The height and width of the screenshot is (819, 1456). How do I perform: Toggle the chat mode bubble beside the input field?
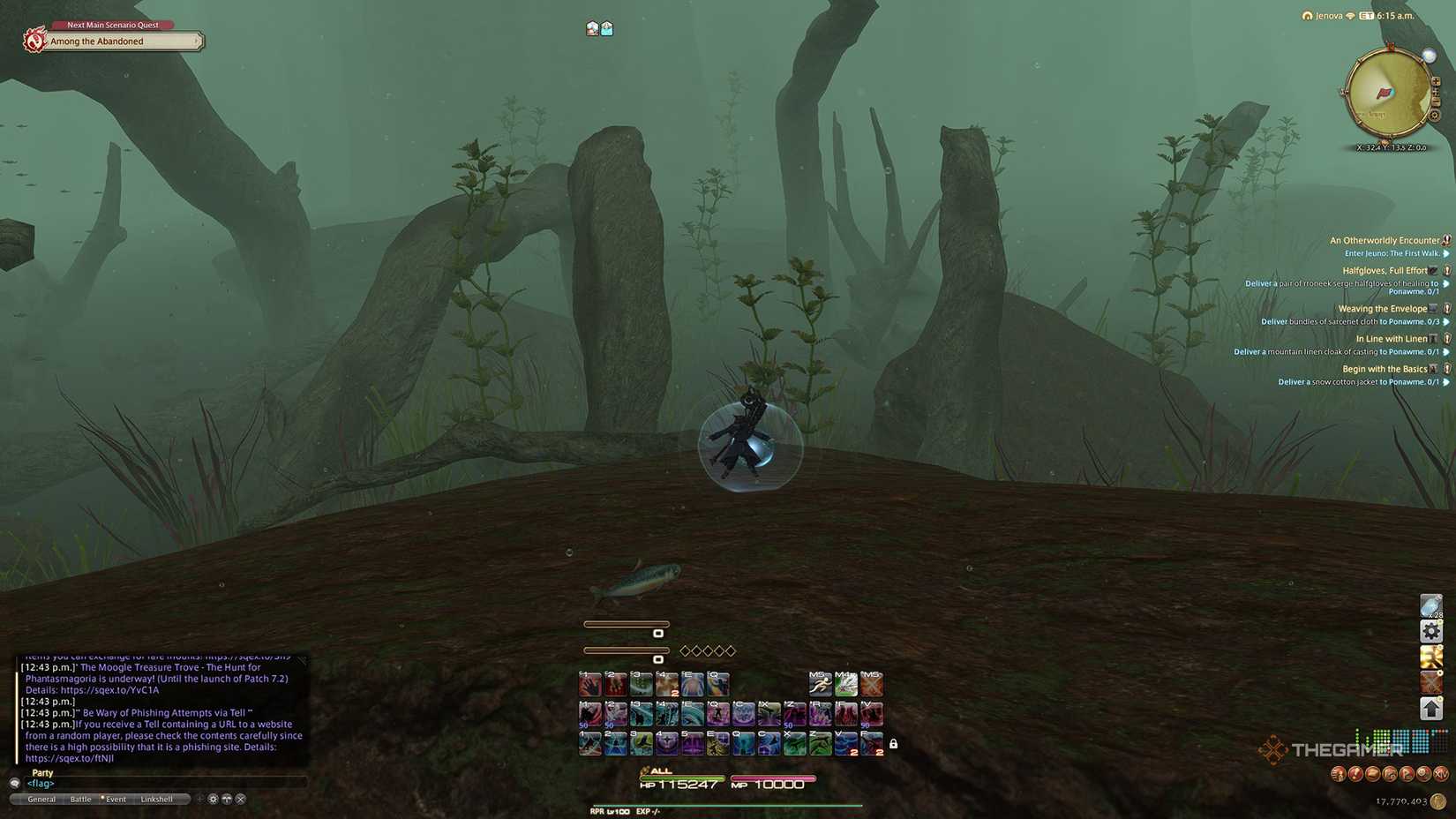click(x=15, y=784)
